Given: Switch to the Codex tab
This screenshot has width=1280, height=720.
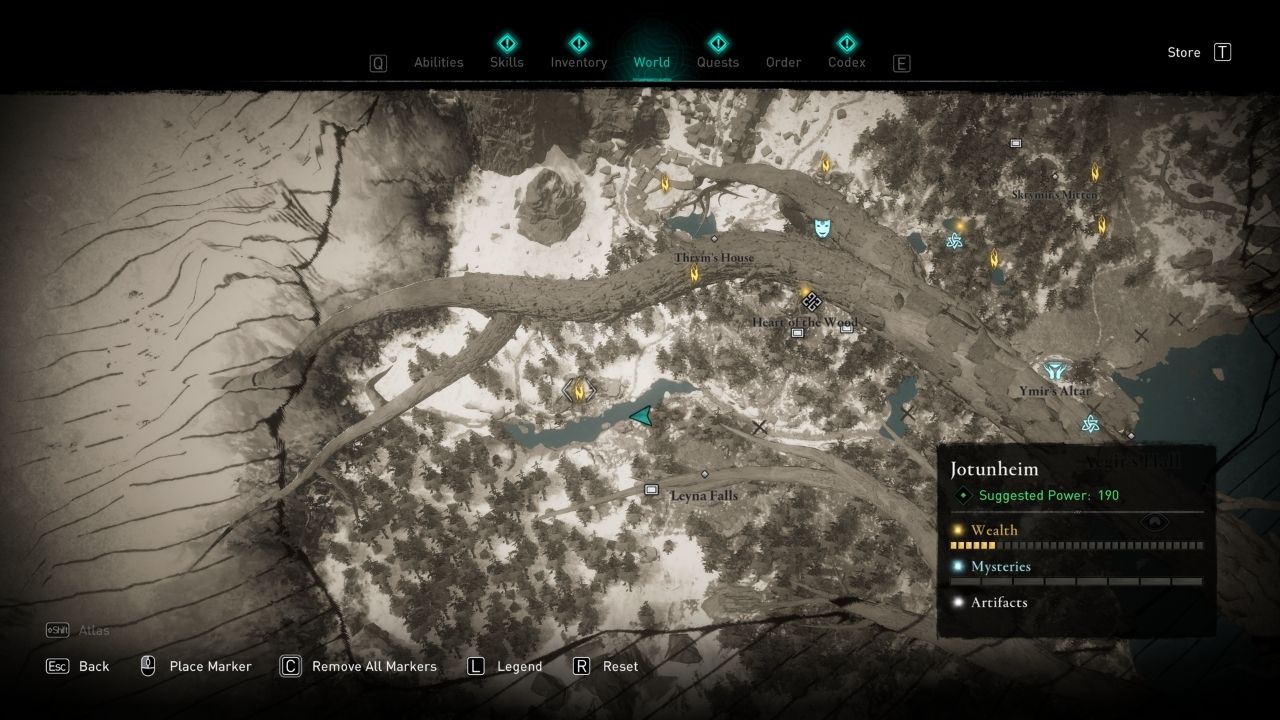Looking at the screenshot, I should pyautogui.click(x=847, y=62).
